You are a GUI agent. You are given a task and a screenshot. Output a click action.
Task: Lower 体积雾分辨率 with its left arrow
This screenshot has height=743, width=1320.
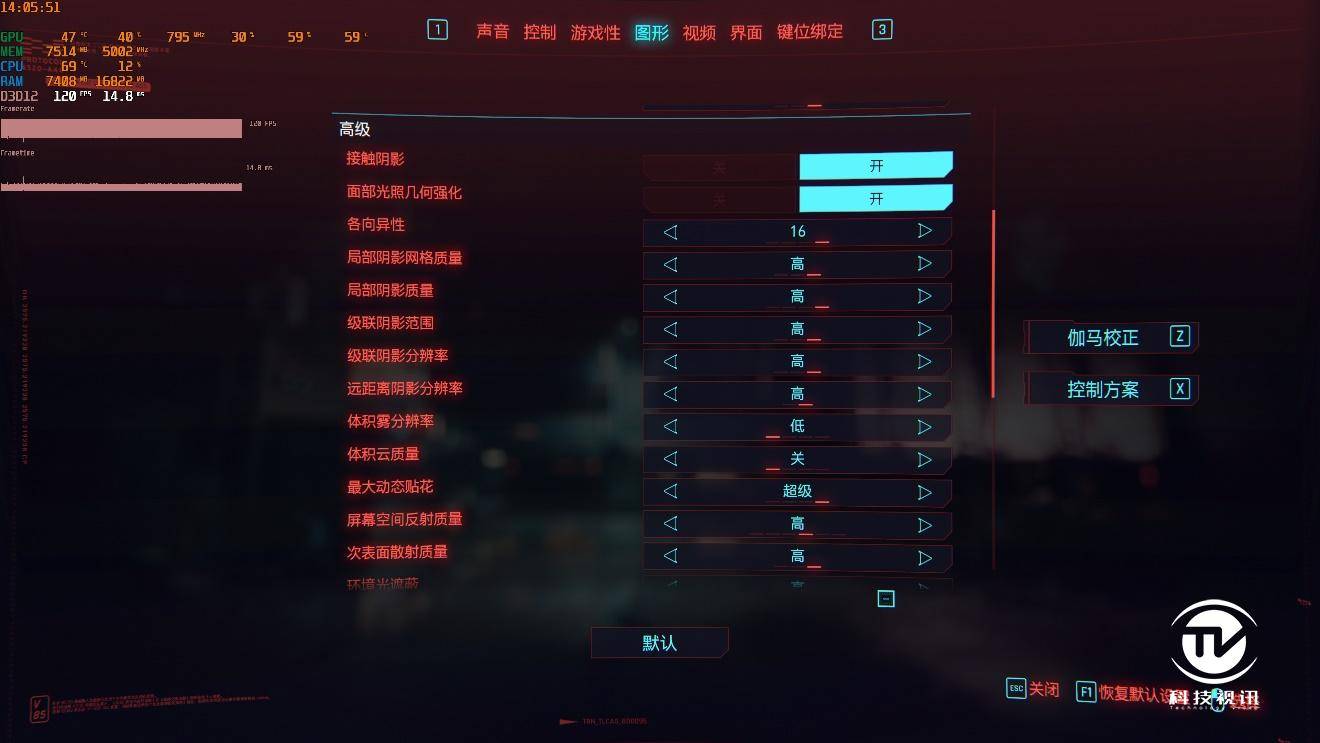[670, 426]
